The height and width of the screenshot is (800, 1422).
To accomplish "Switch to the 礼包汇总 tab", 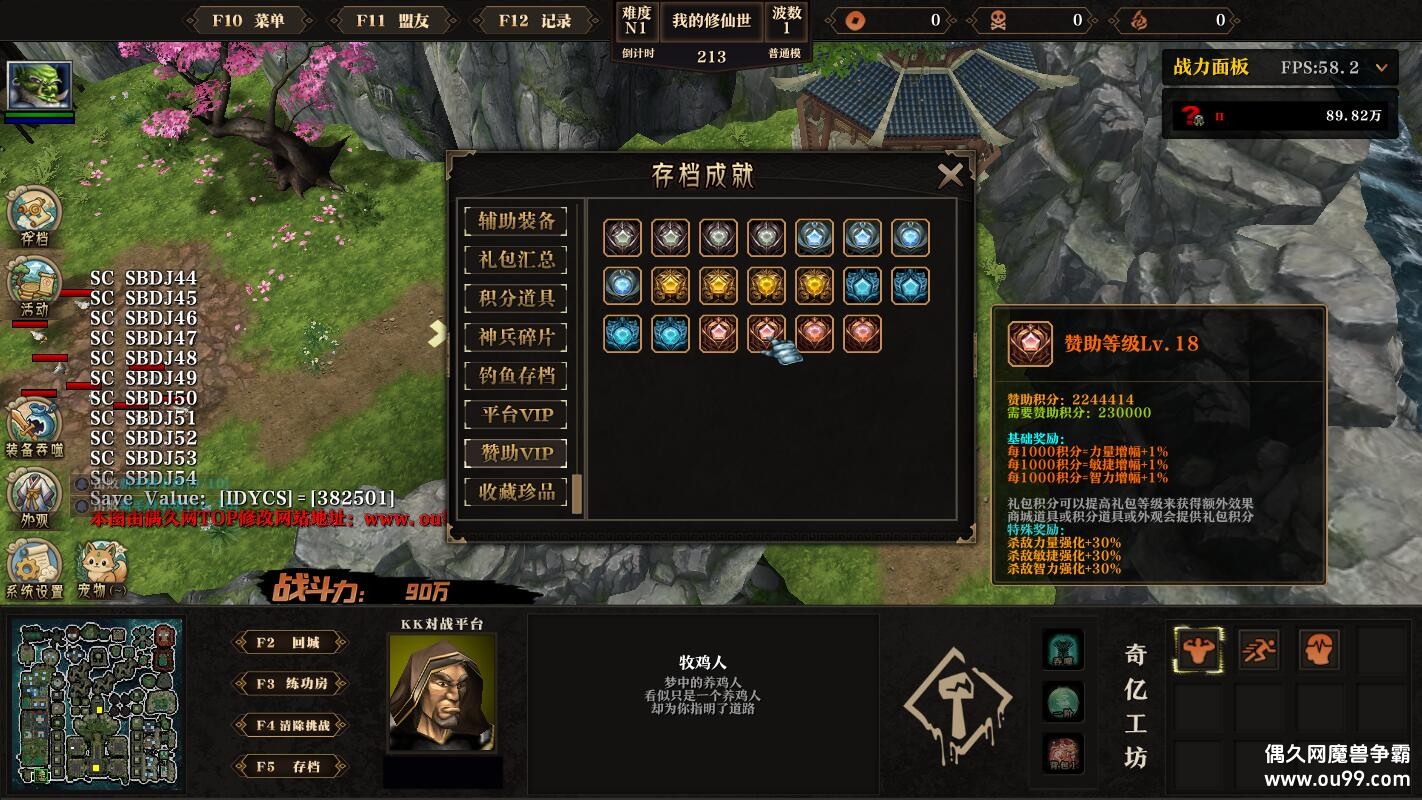I will click(x=517, y=260).
